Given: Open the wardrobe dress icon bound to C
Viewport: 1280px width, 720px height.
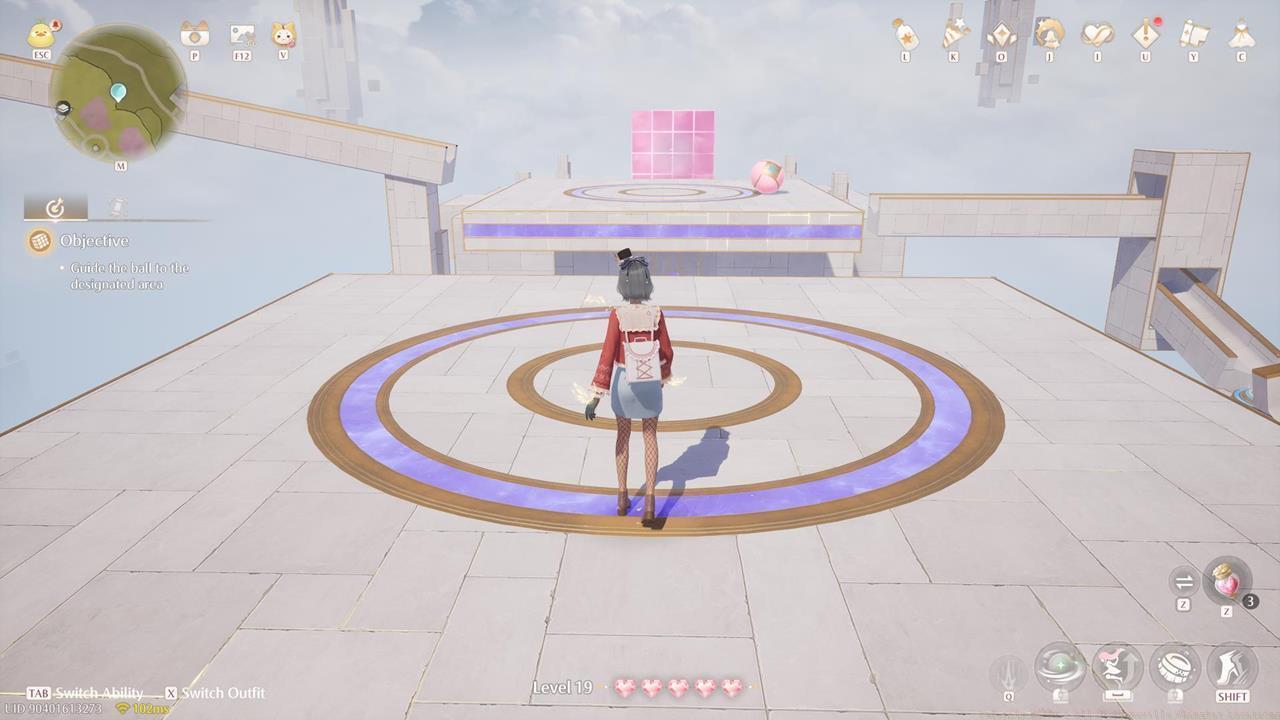Looking at the screenshot, I should [1240, 35].
